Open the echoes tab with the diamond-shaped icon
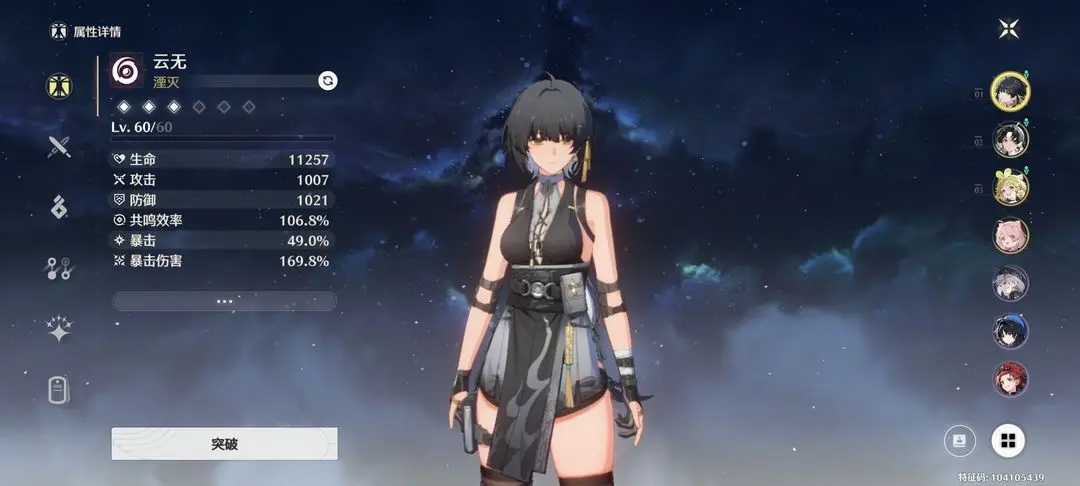Image resolution: width=1080 pixels, height=486 pixels. click(59, 207)
